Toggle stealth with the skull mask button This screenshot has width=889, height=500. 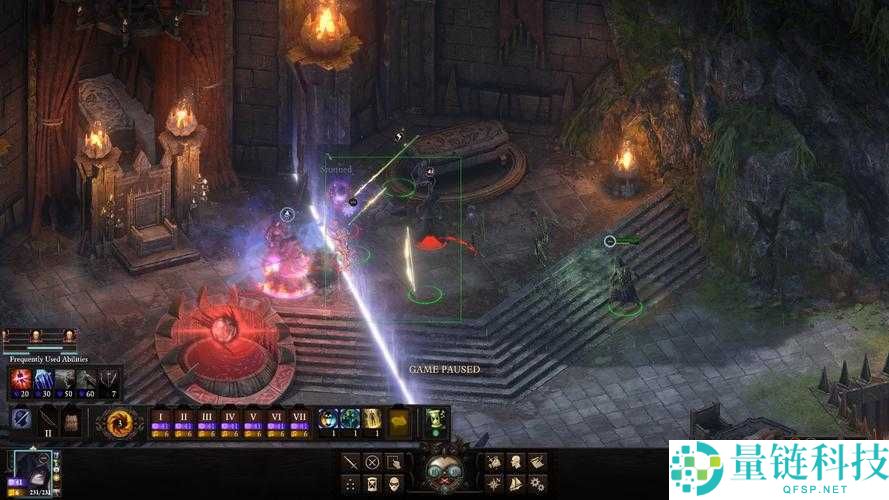pyautogui.click(x=394, y=484)
